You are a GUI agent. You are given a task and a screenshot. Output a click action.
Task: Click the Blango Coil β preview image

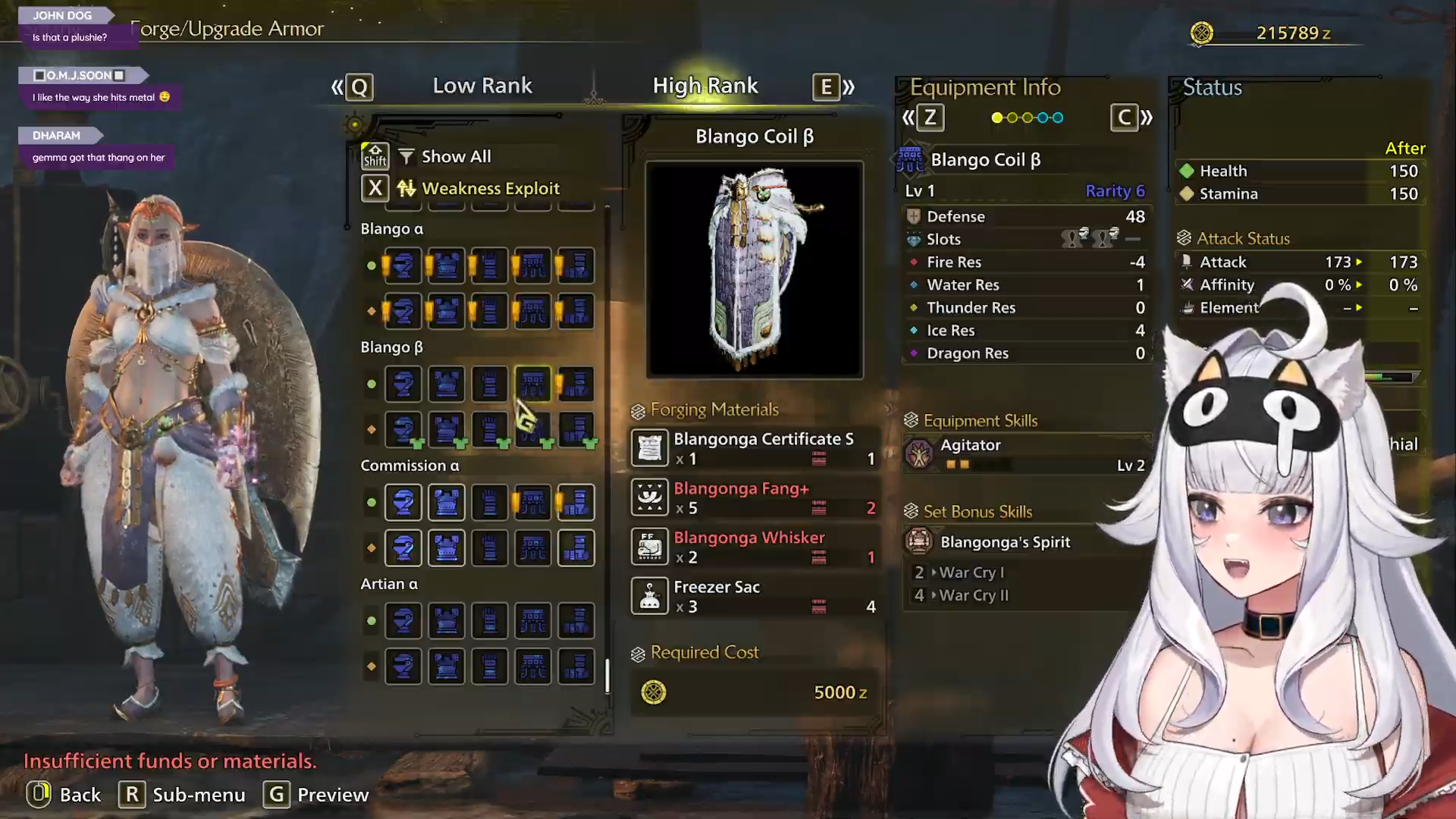755,269
